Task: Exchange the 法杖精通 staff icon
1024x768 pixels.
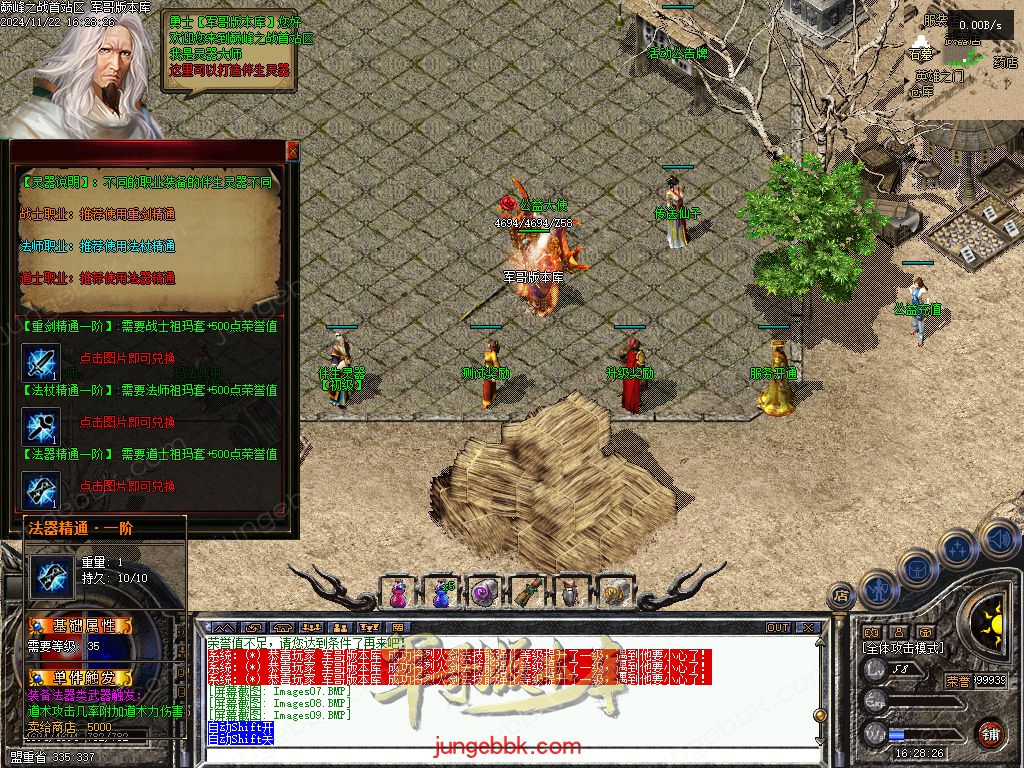Action: 41,426
